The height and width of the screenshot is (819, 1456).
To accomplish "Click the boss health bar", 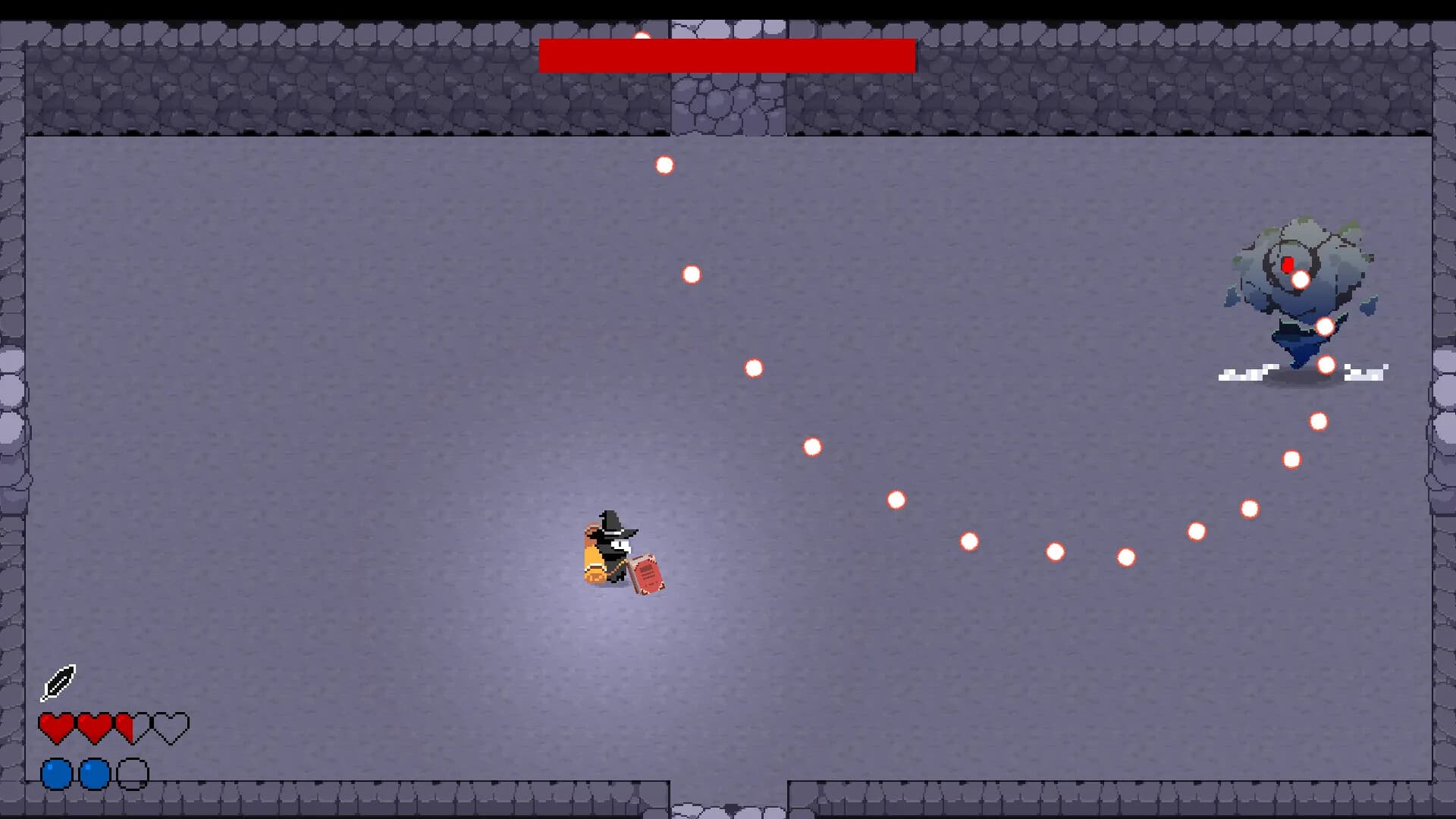I will click(726, 53).
